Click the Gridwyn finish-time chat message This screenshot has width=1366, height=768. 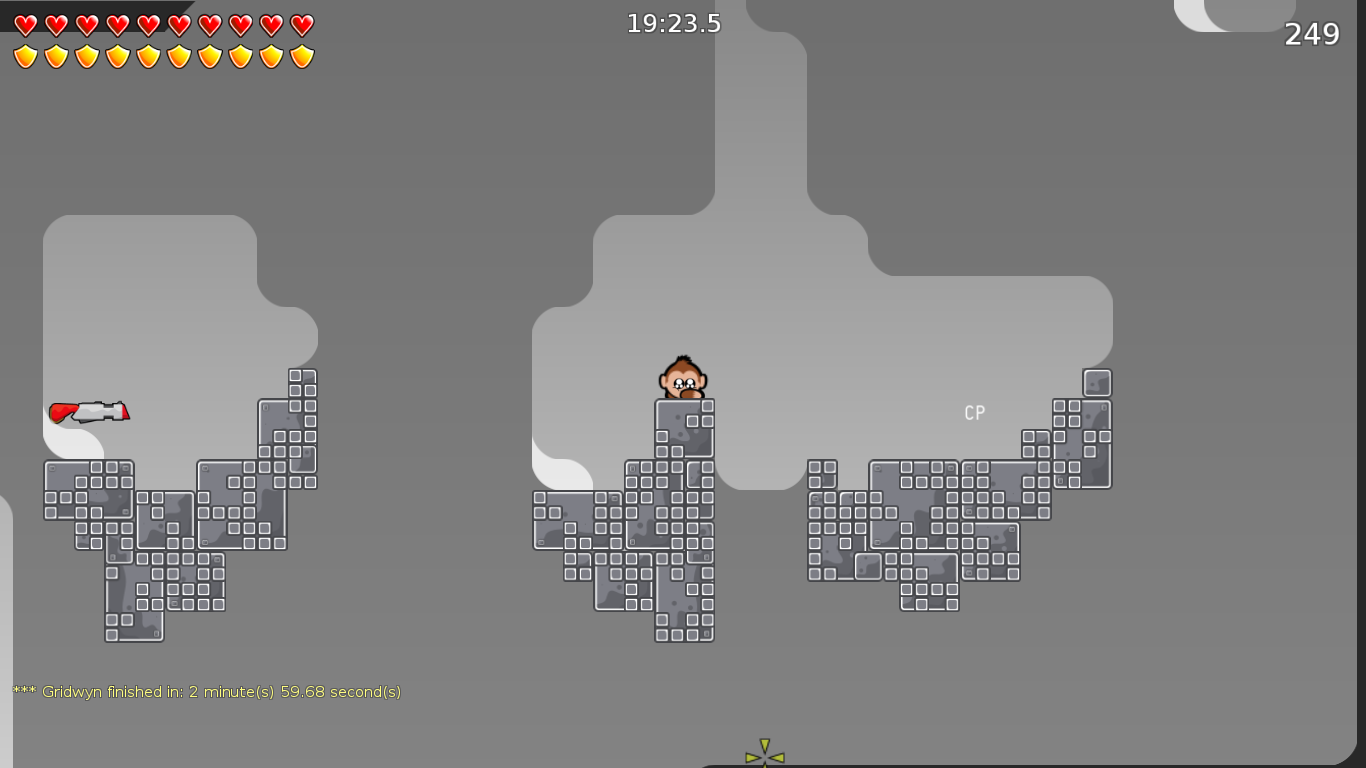tap(205, 690)
